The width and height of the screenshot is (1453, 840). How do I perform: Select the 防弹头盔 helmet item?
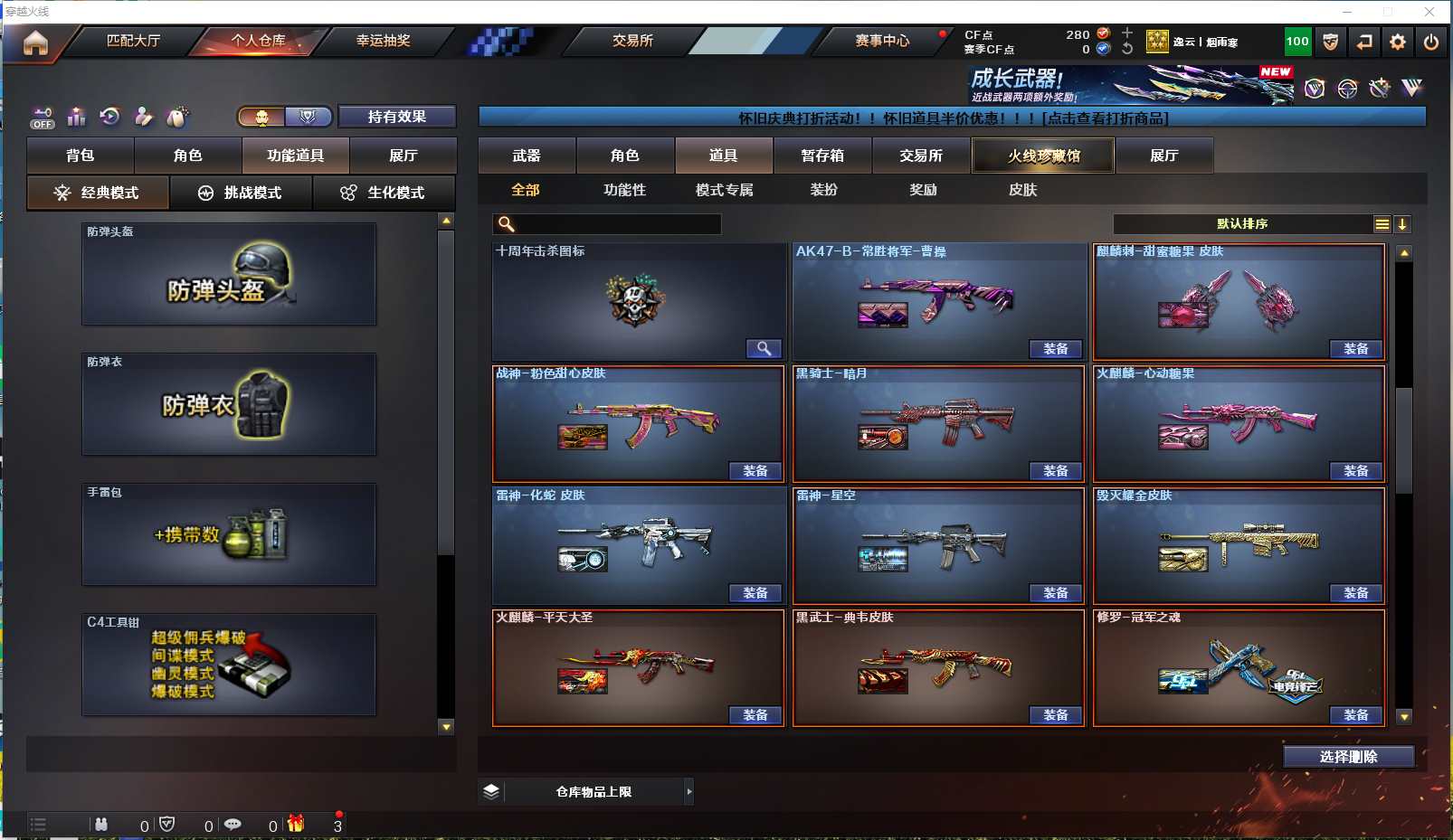(x=229, y=274)
